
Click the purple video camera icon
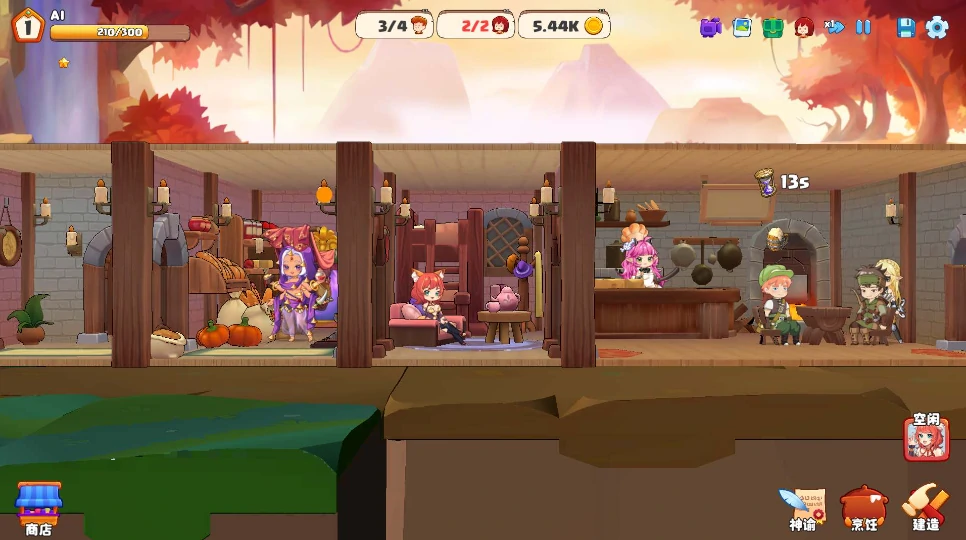(x=710, y=27)
